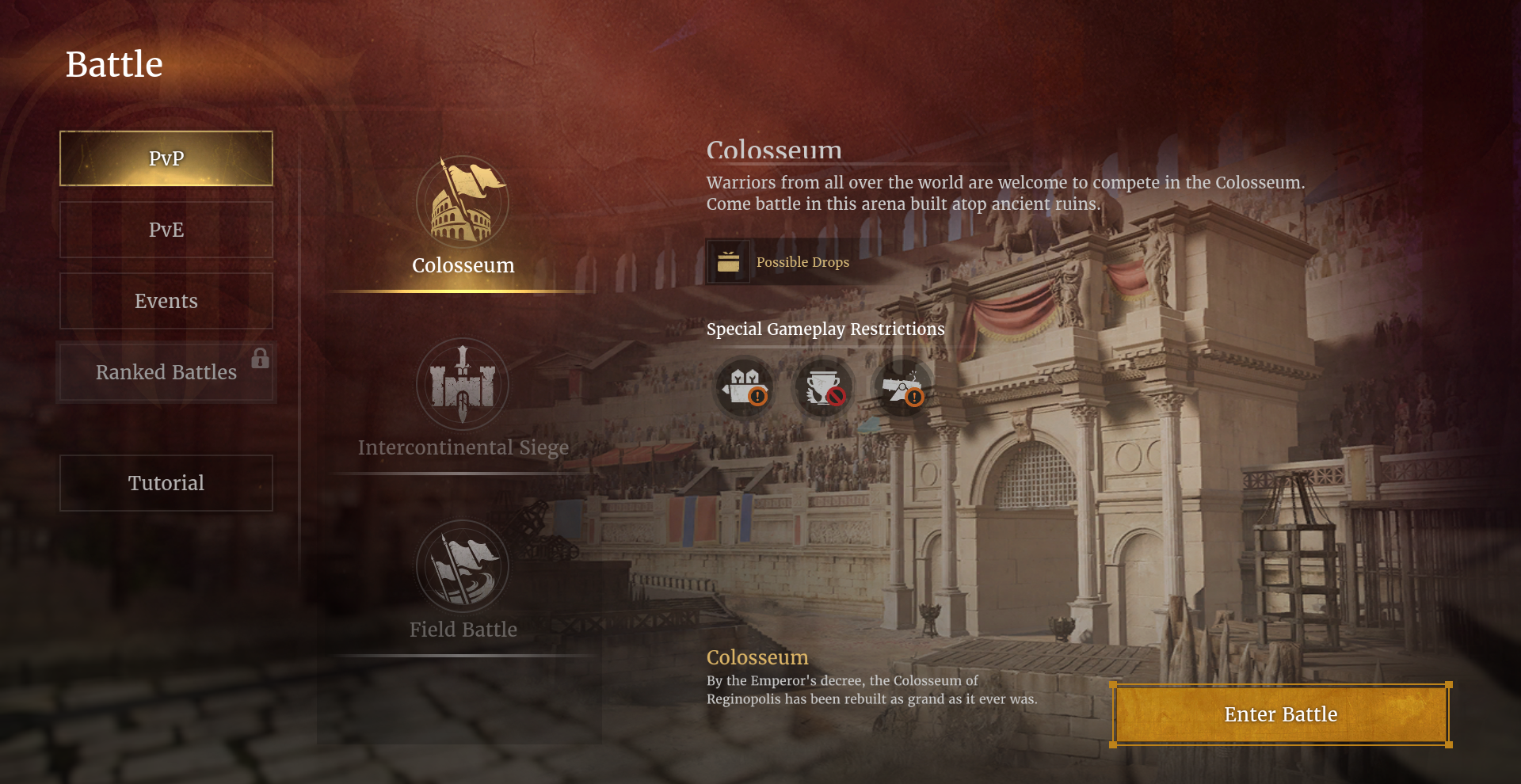Switch to the PvE category
Image resolution: width=1521 pixels, height=784 pixels.
tap(166, 230)
